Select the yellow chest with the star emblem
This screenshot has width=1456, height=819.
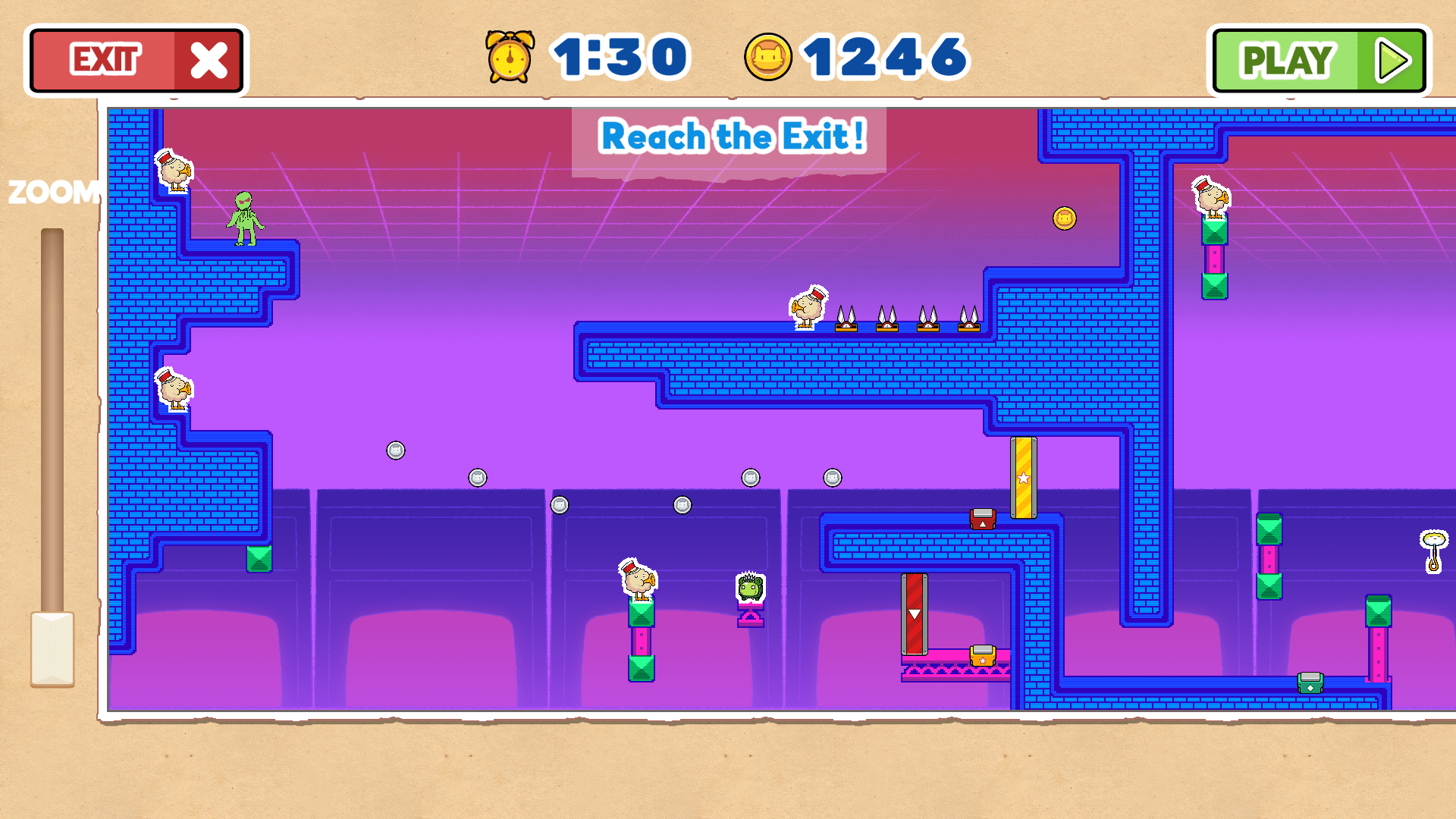(x=984, y=654)
